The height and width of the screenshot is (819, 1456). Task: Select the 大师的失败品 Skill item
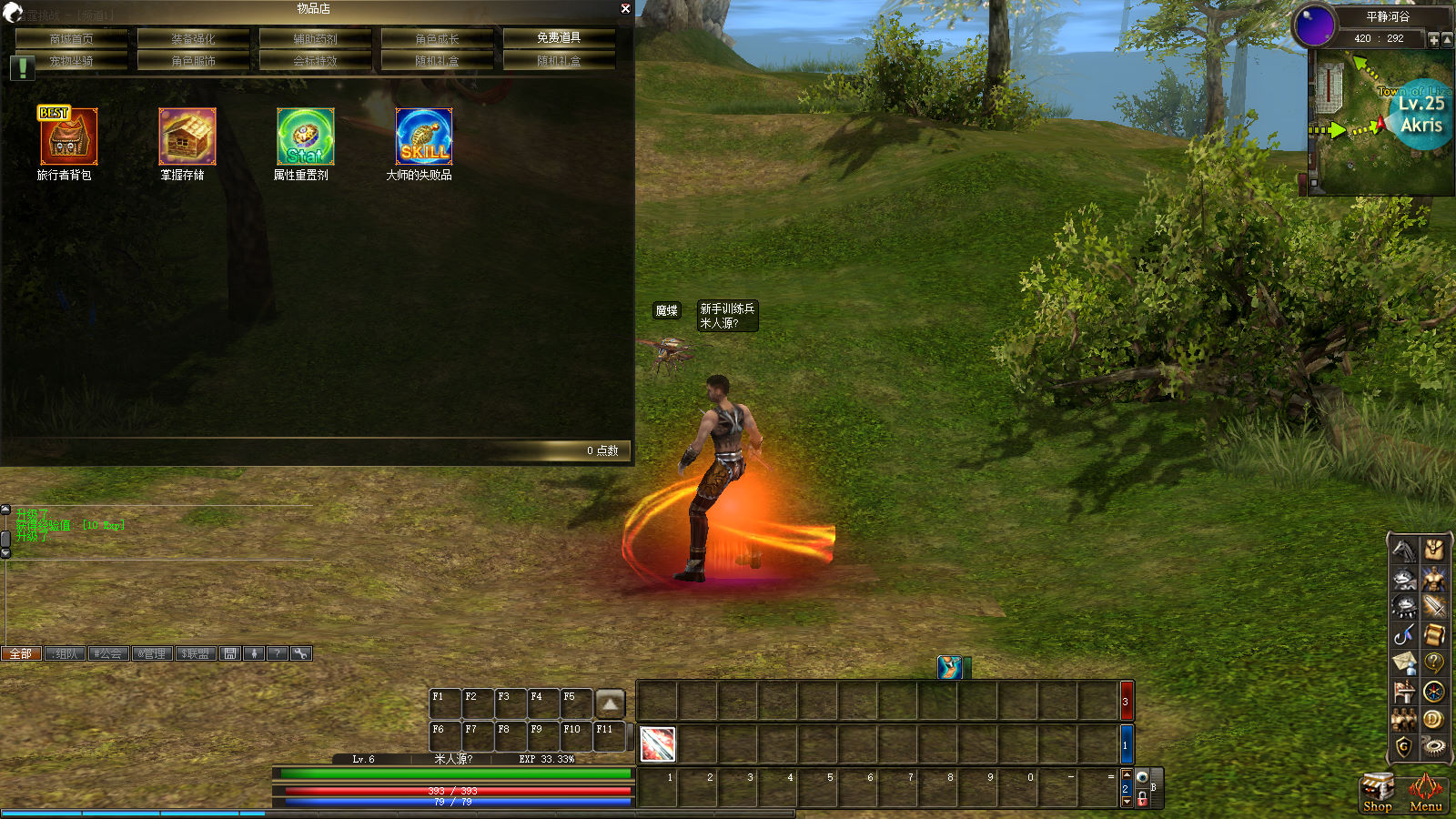point(423,136)
